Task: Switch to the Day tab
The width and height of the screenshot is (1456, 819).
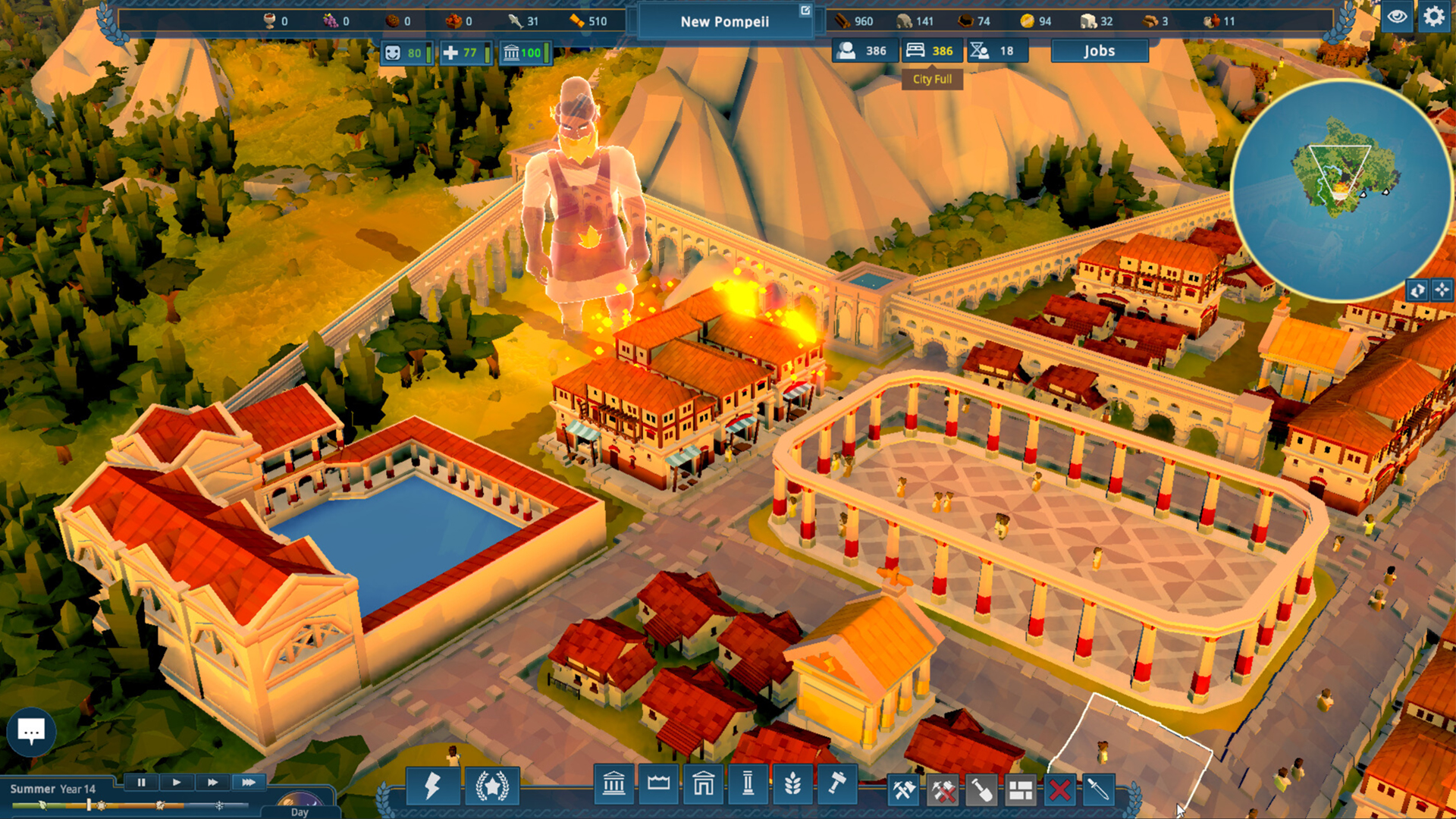Action: point(301,812)
